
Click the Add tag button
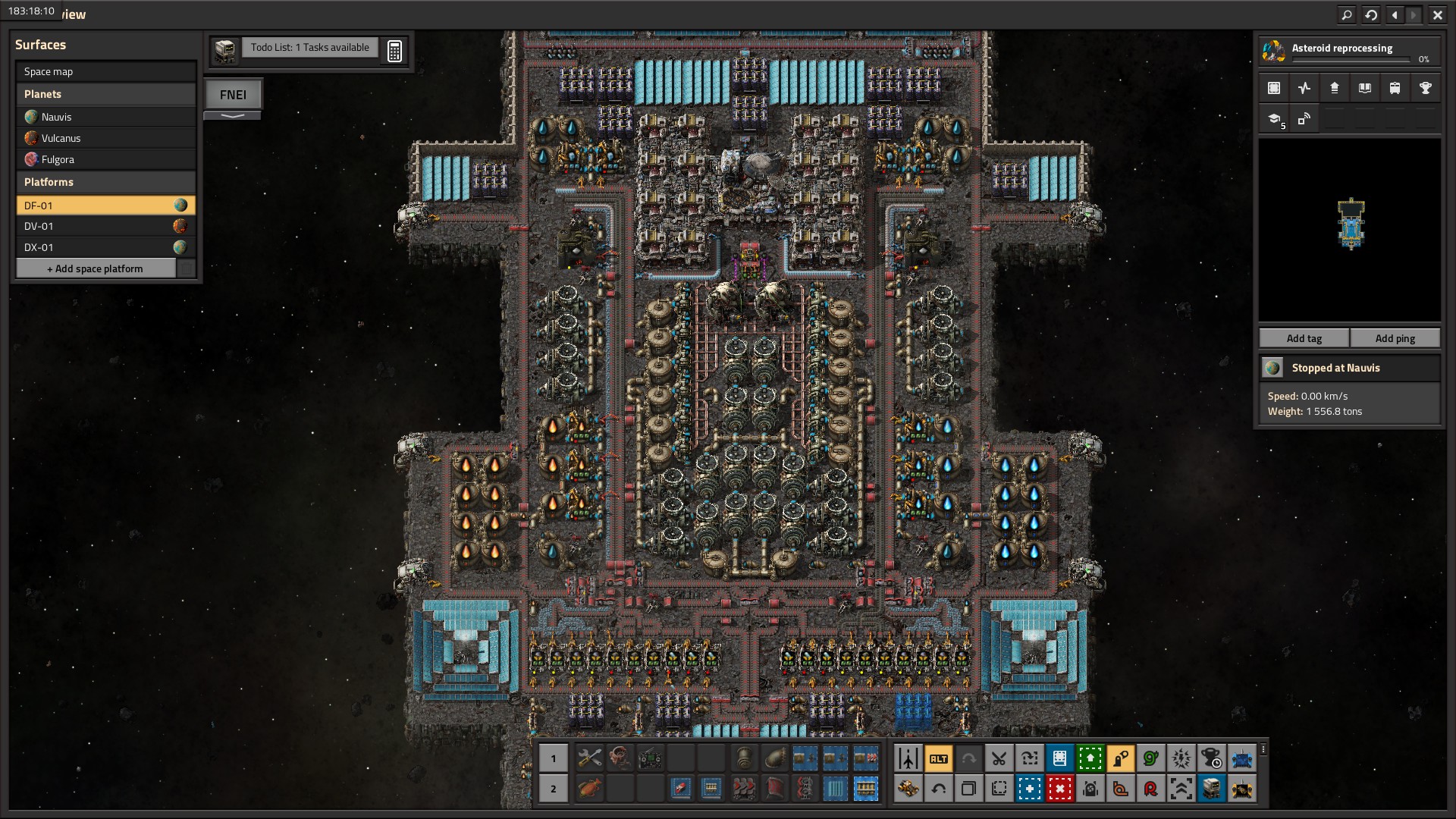[x=1304, y=338]
